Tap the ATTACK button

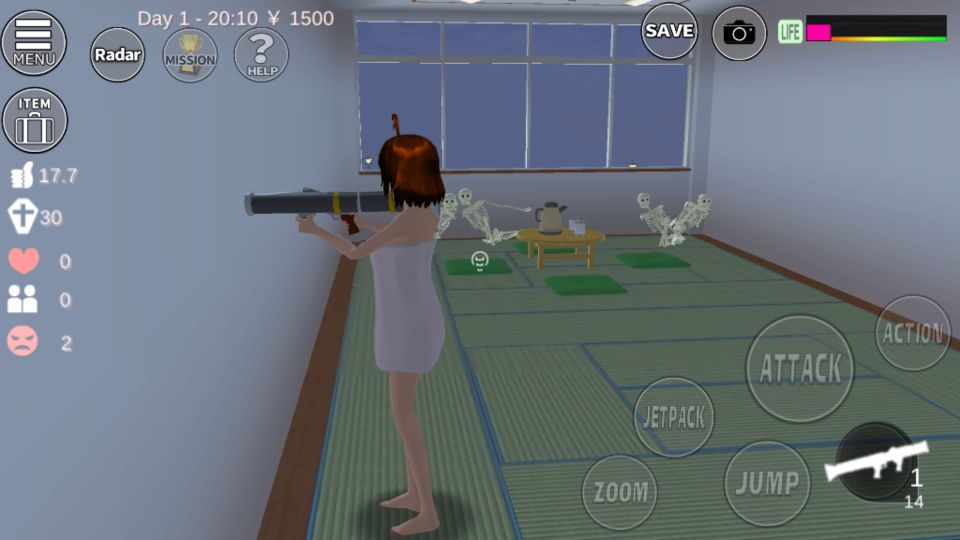pyautogui.click(x=800, y=368)
